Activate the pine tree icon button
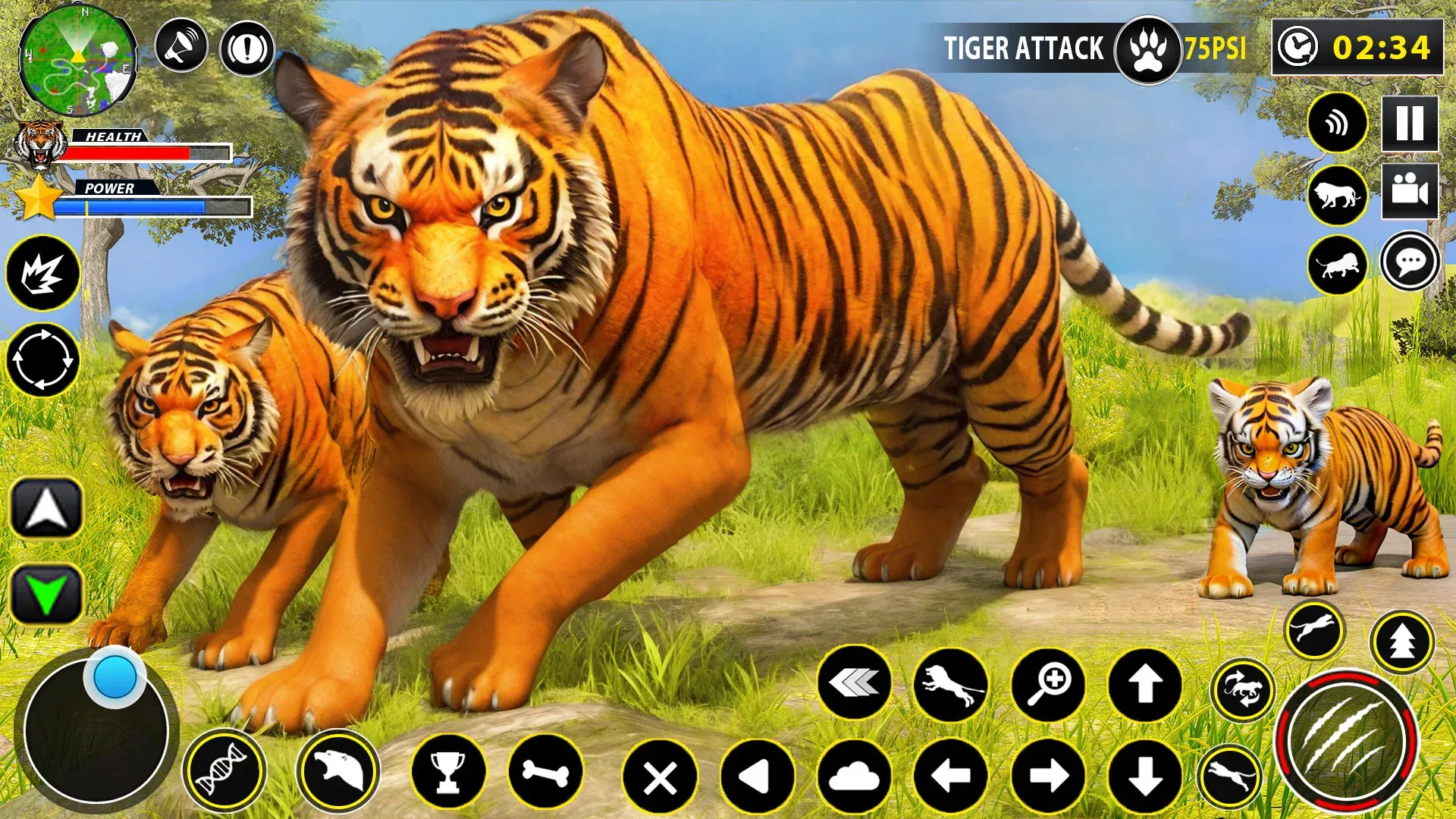Image resolution: width=1456 pixels, height=819 pixels. tap(1401, 642)
